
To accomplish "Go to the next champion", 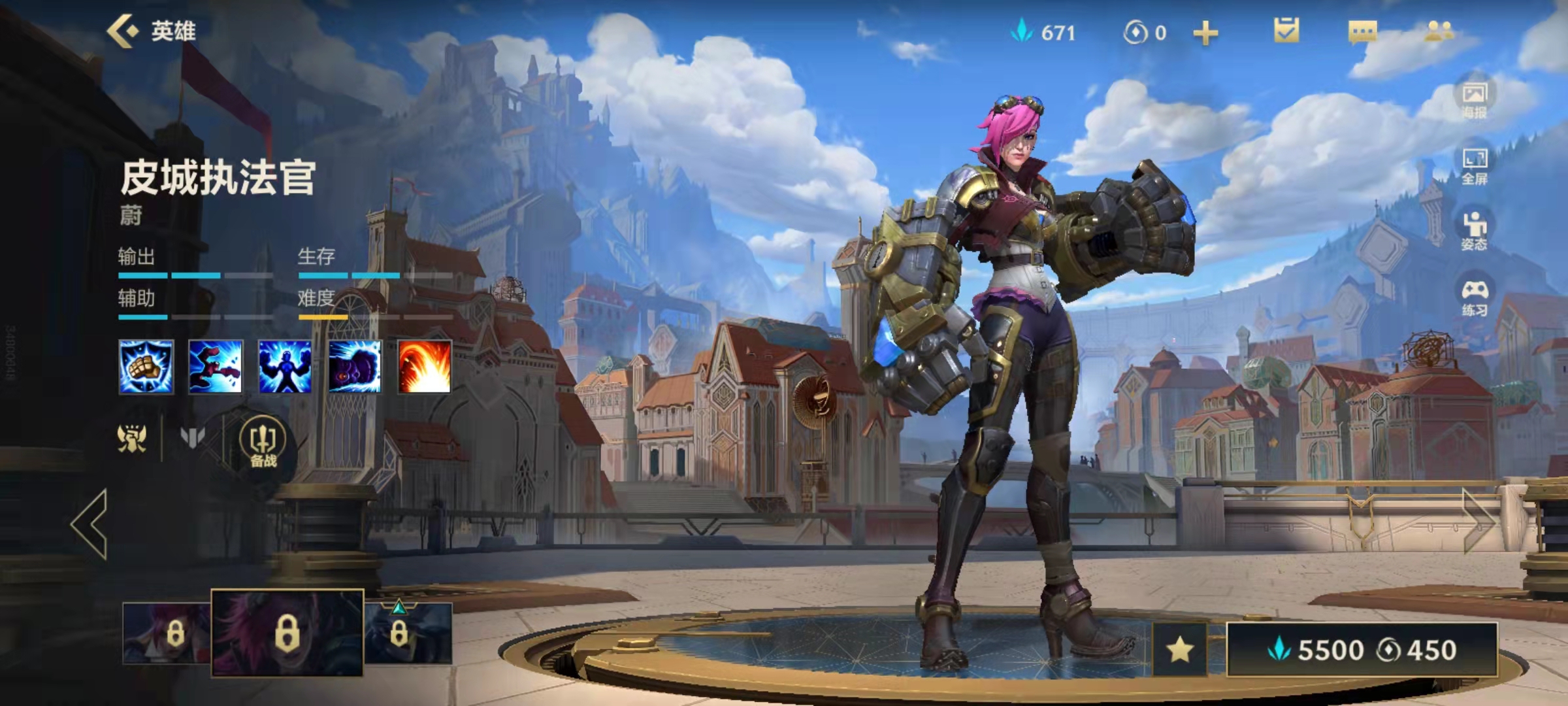I will [x=1479, y=521].
